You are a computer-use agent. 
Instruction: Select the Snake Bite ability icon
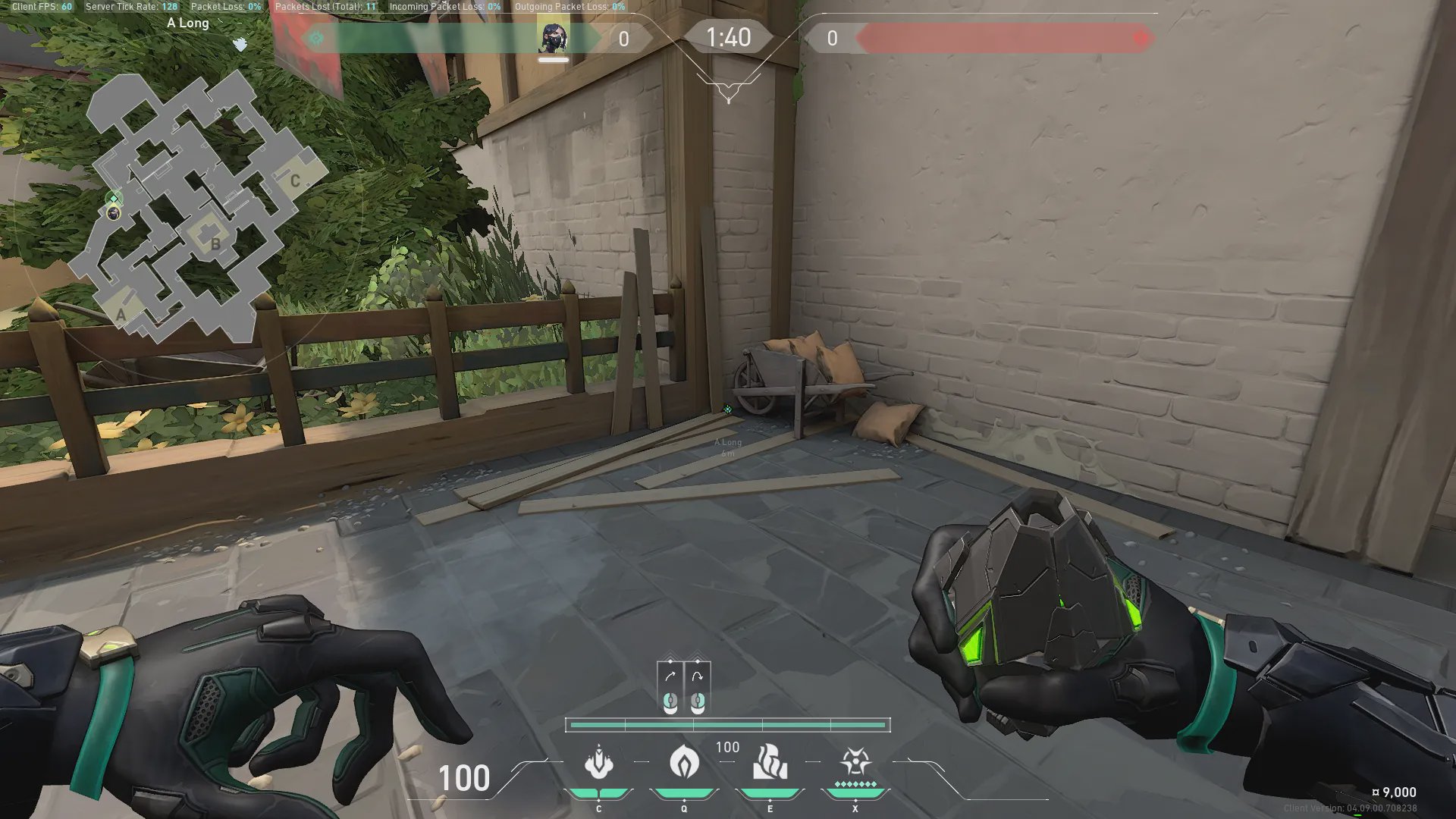coord(598,763)
